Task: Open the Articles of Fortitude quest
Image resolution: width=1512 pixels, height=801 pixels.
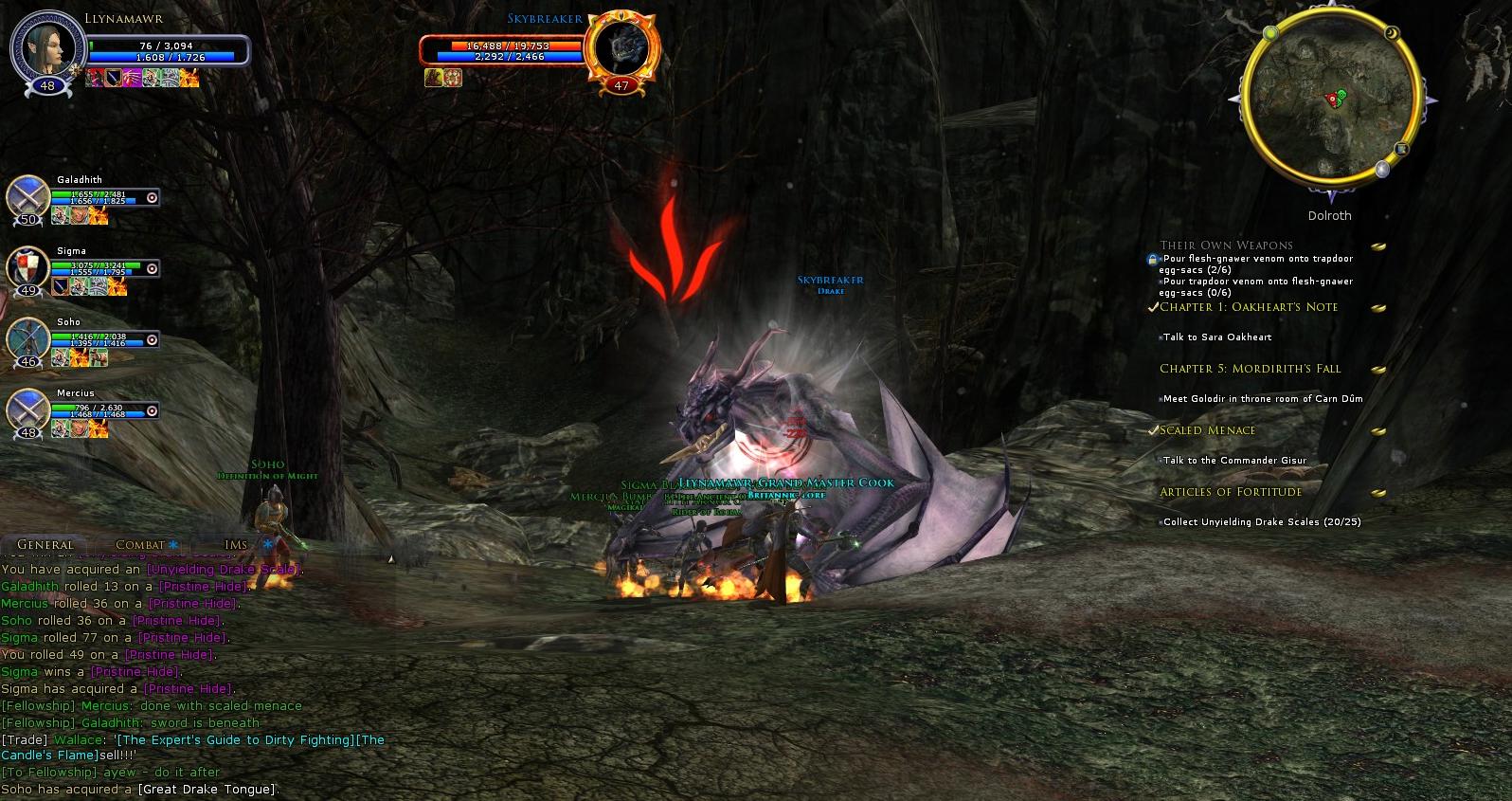Action: pos(1231,492)
